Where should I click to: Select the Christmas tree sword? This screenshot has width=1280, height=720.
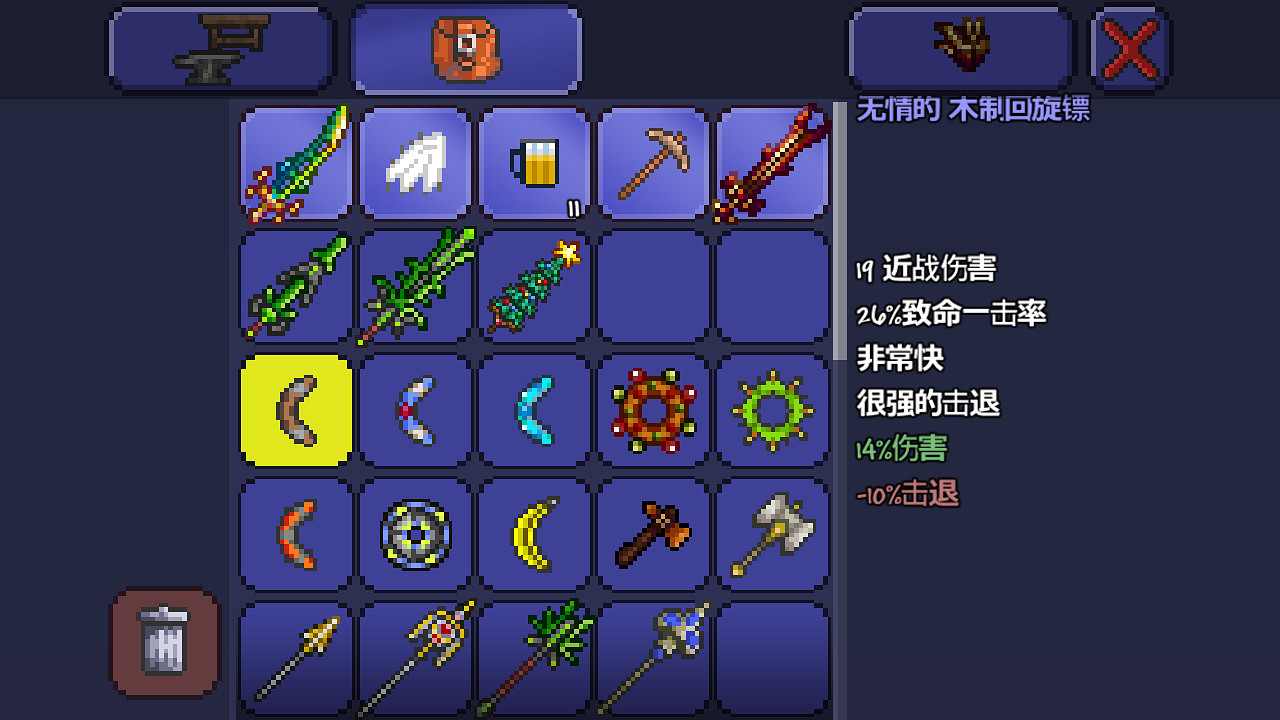point(534,288)
